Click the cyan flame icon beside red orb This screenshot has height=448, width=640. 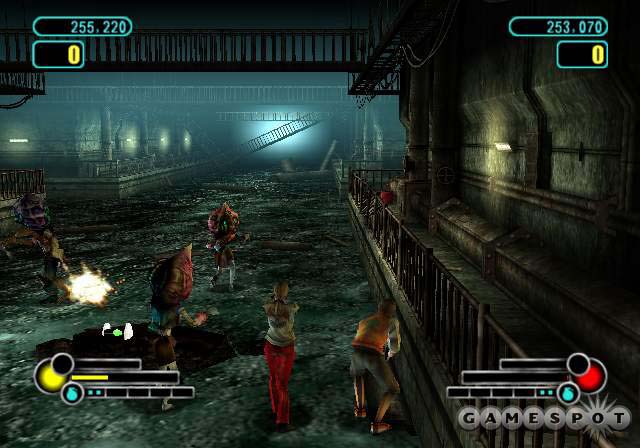[x=568, y=394]
